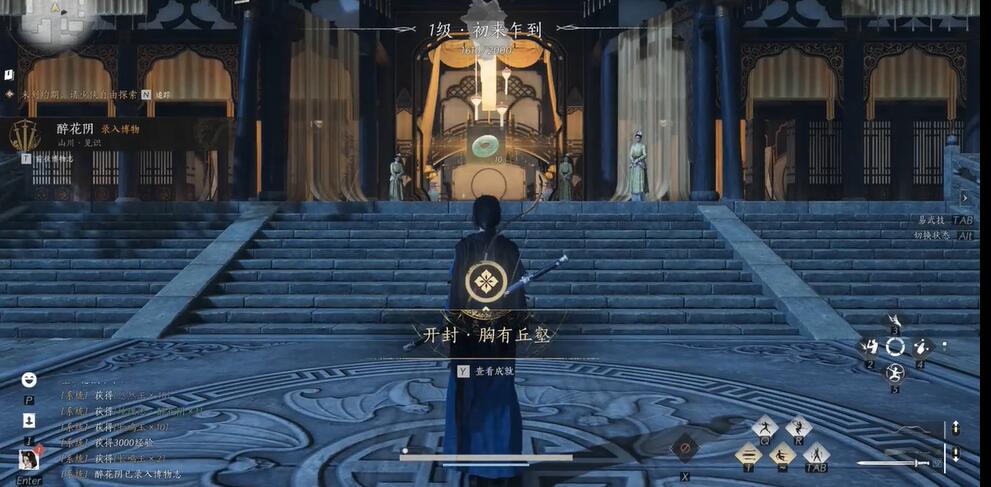Expand the right-edge arrow panel
Viewport: 991px width, 487px height.
966,198
